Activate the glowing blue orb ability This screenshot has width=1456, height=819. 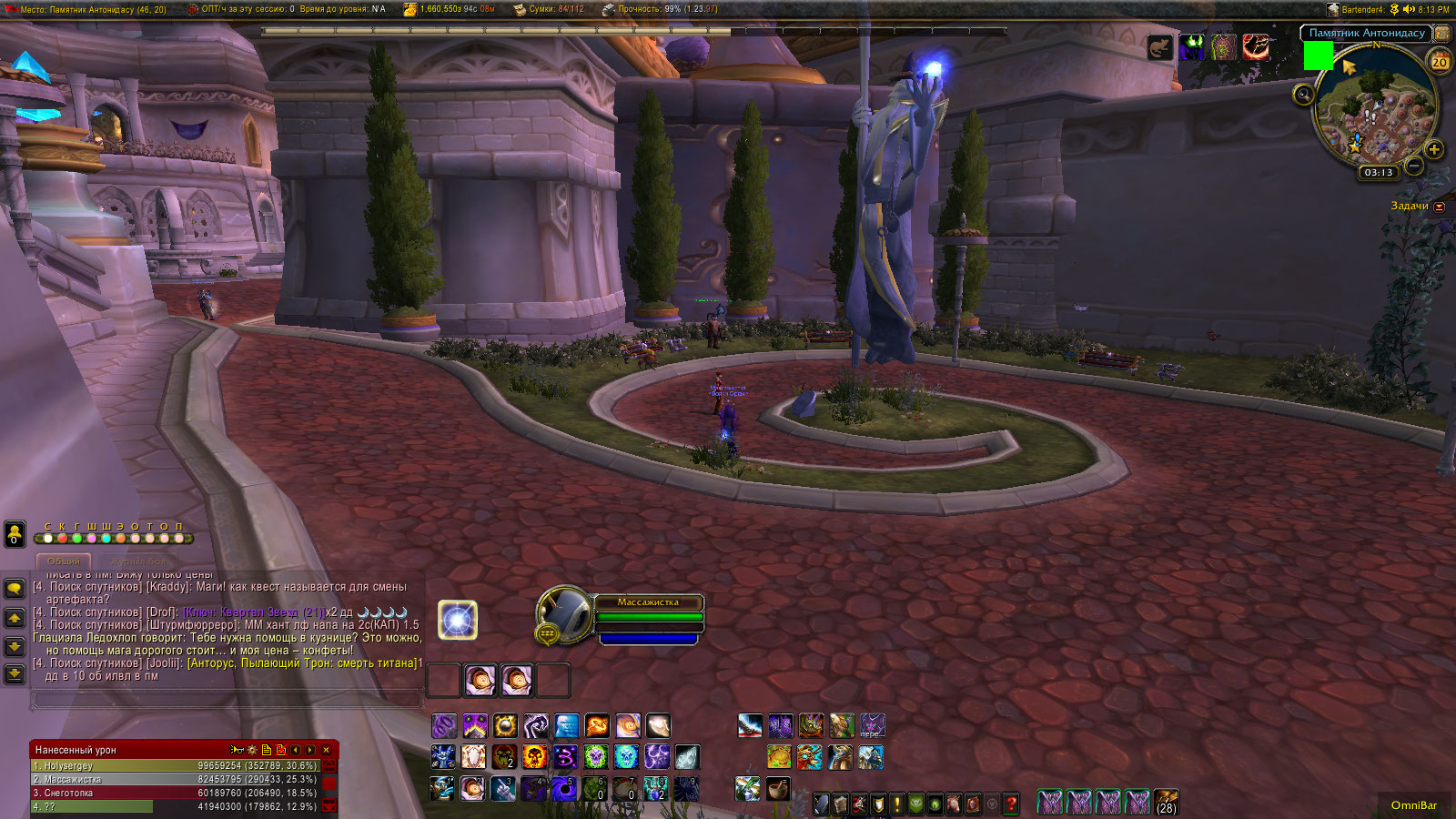[x=458, y=620]
